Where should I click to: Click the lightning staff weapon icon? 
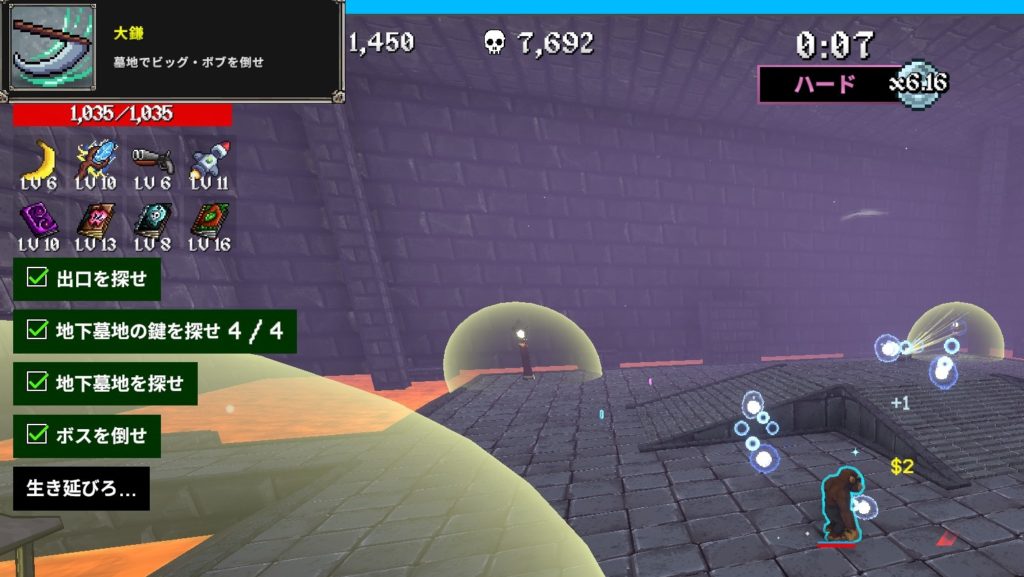pyautogui.click(x=96, y=158)
